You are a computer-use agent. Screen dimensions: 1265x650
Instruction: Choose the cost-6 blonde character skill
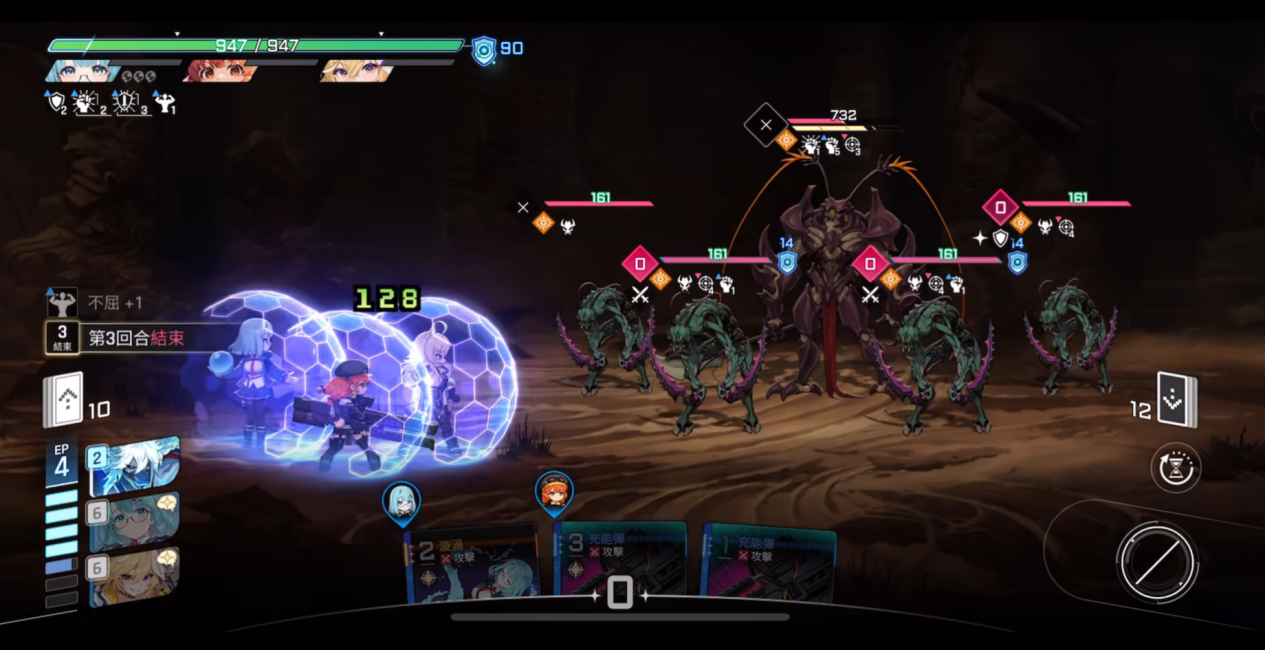(x=134, y=577)
